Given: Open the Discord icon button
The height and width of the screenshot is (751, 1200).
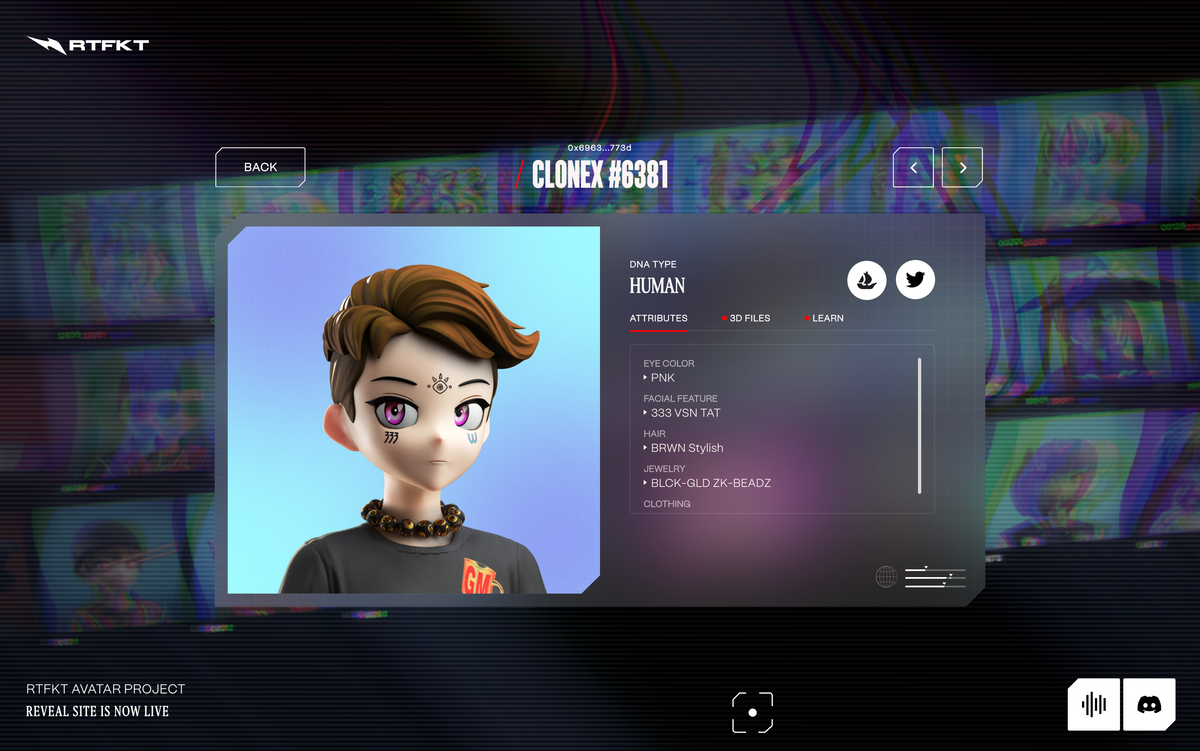Looking at the screenshot, I should pyautogui.click(x=1149, y=704).
